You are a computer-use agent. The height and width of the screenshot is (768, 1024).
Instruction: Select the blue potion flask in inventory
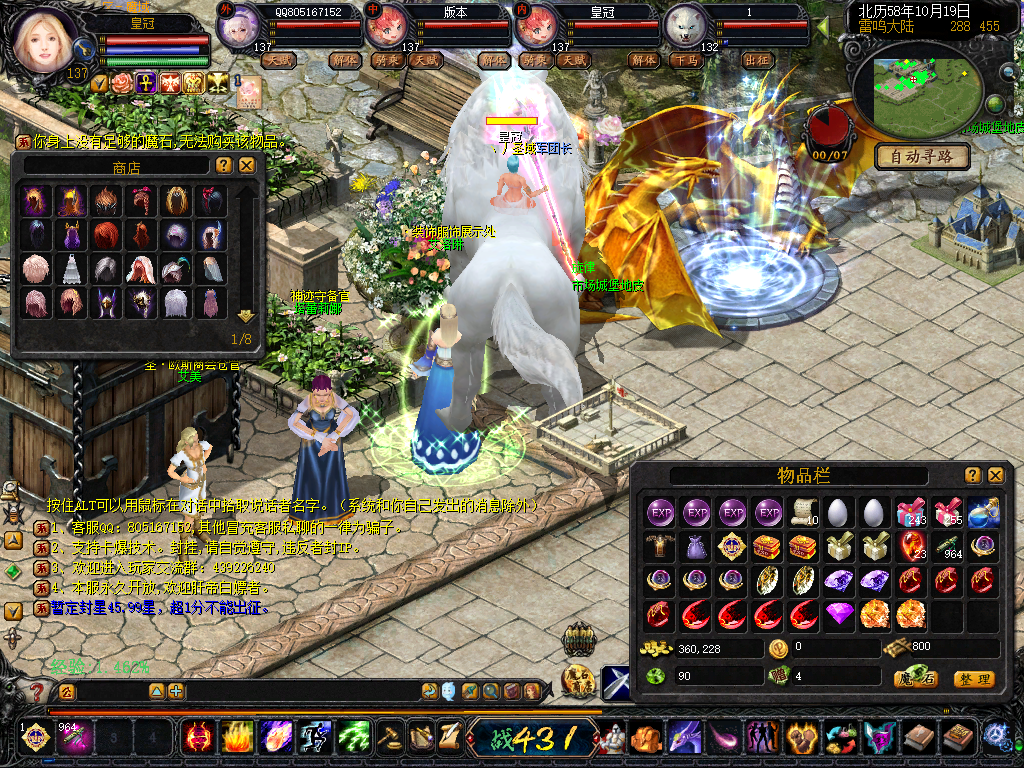pos(984,513)
